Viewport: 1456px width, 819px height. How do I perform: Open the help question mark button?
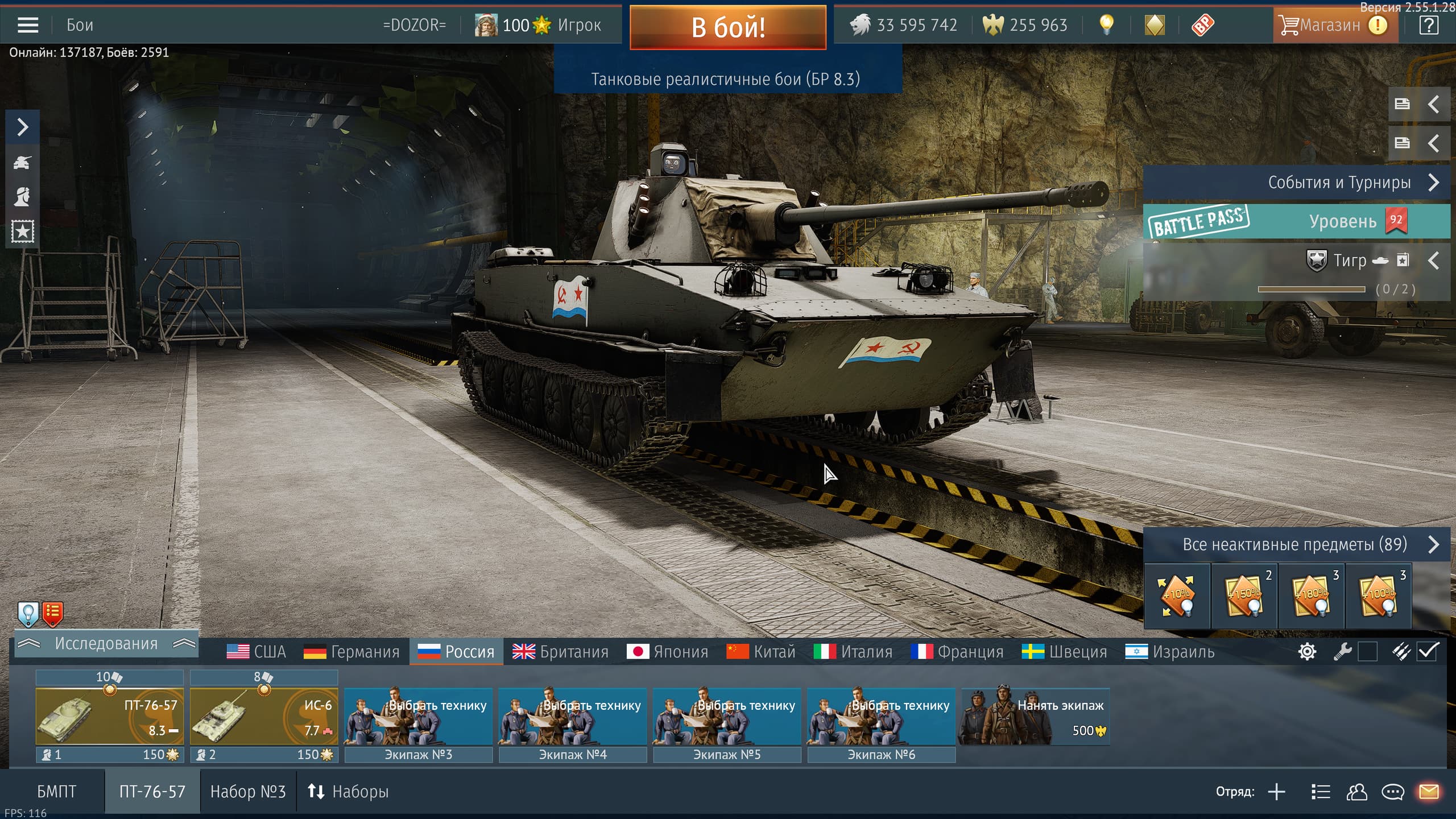tap(1428, 25)
